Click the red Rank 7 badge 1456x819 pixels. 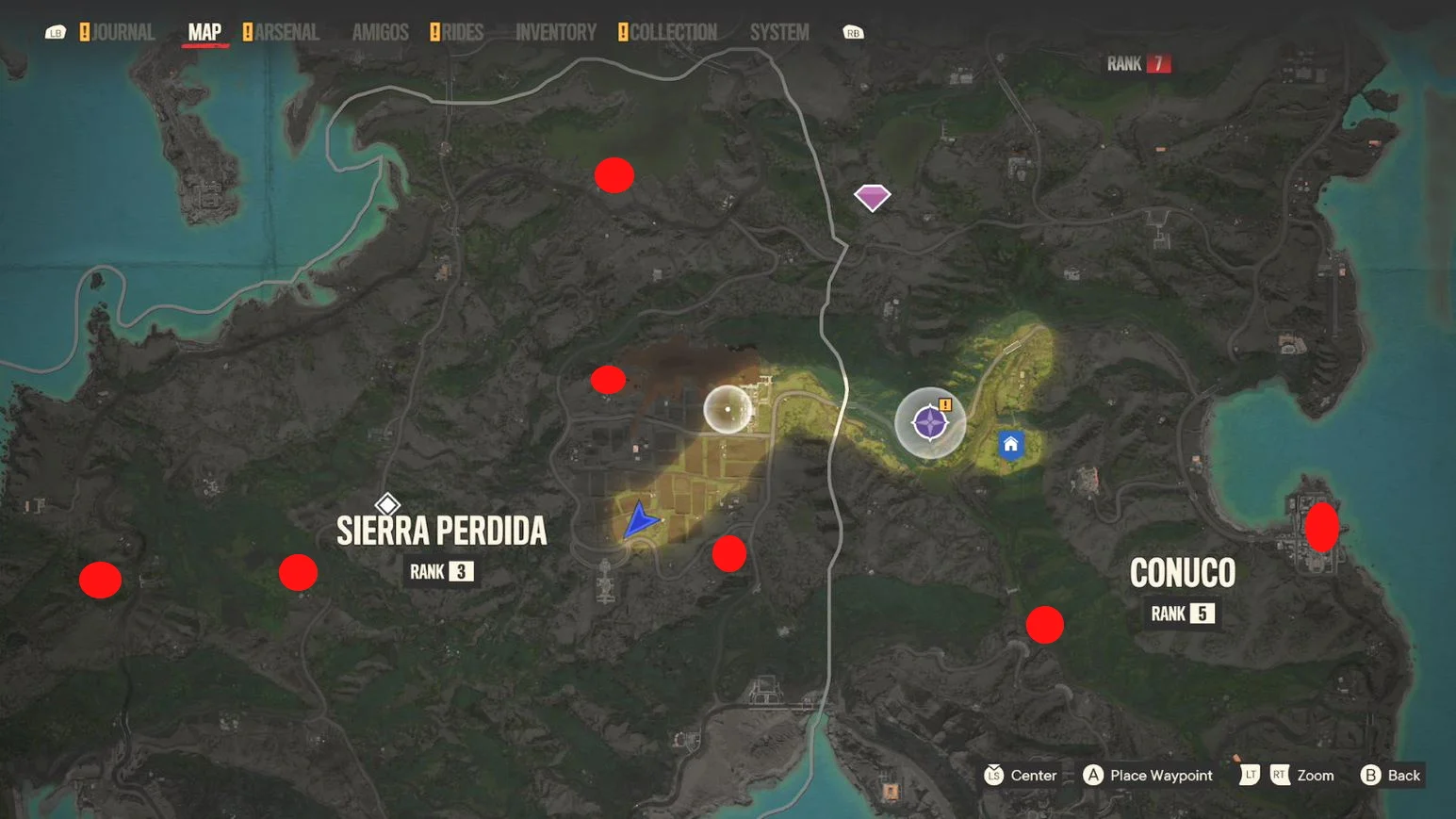click(x=1156, y=63)
